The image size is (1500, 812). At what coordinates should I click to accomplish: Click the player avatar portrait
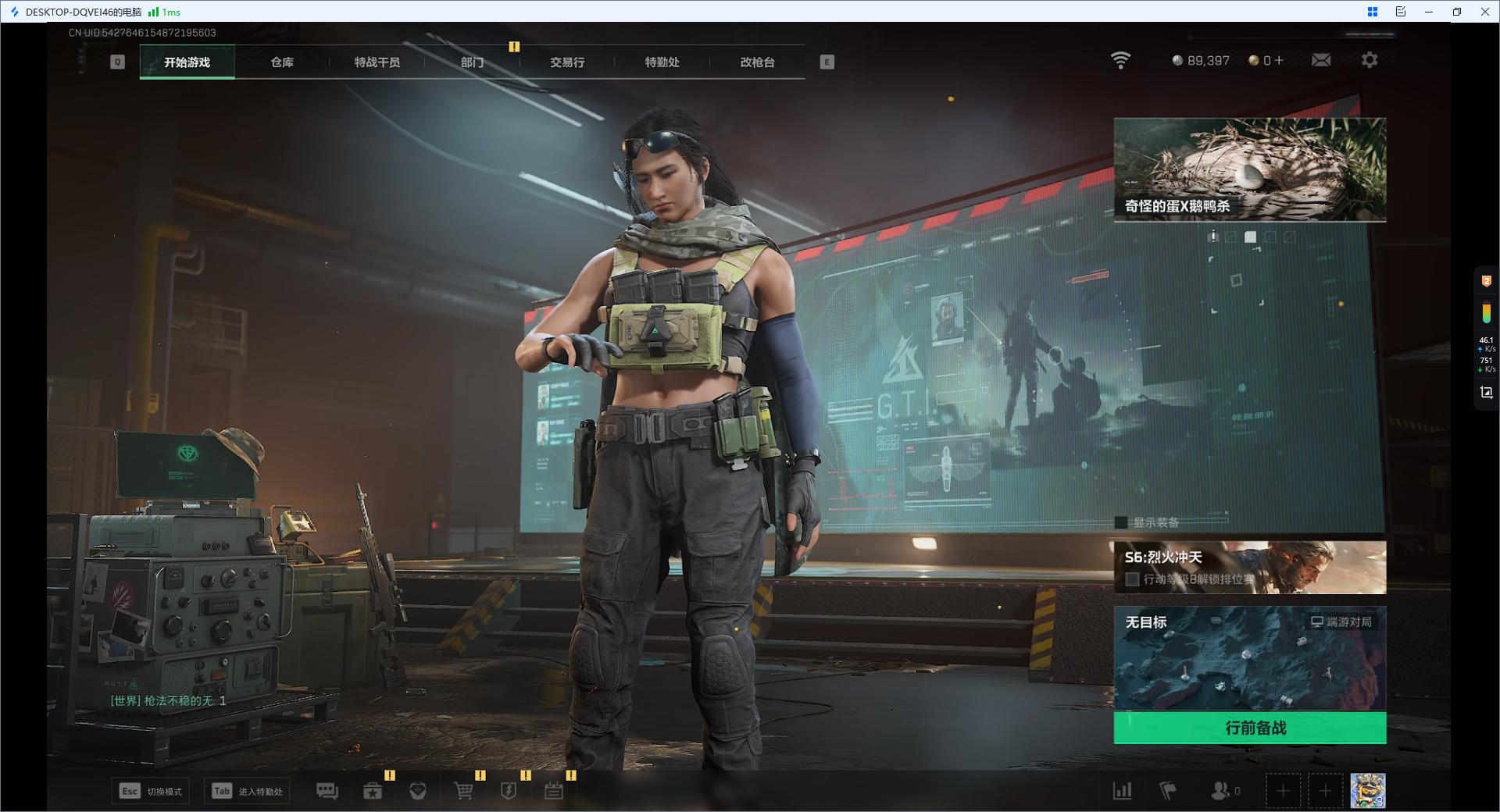point(1368,791)
